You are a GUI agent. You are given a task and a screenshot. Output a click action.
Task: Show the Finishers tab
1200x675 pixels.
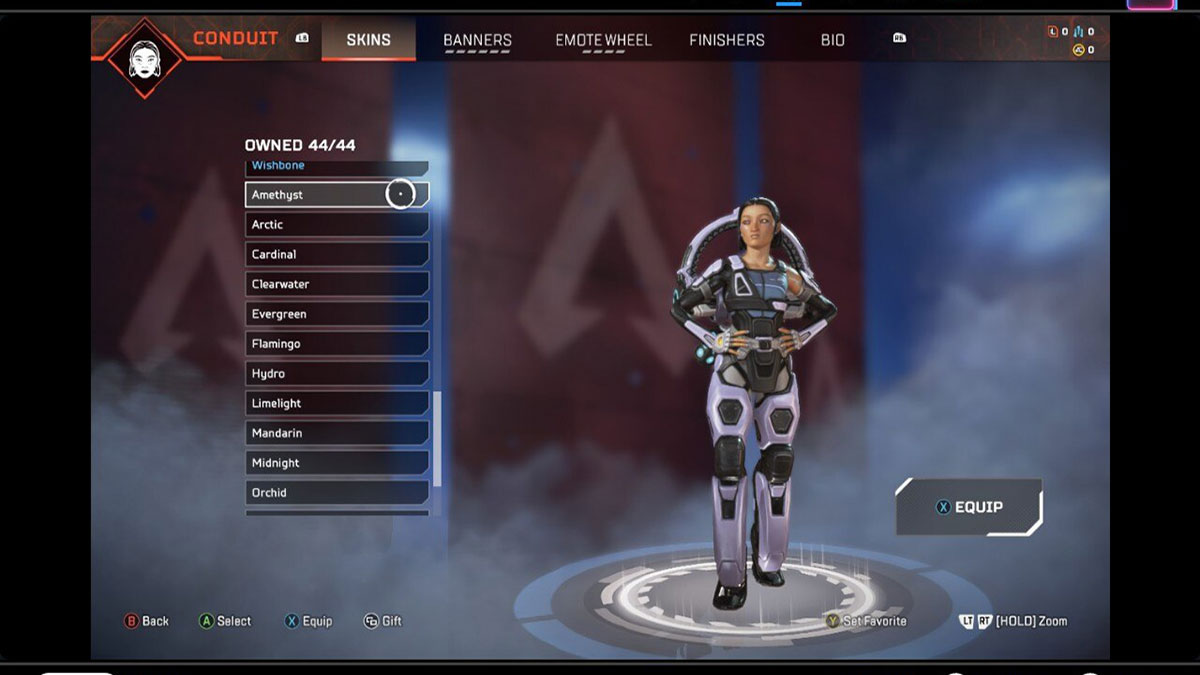pyautogui.click(x=726, y=40)
